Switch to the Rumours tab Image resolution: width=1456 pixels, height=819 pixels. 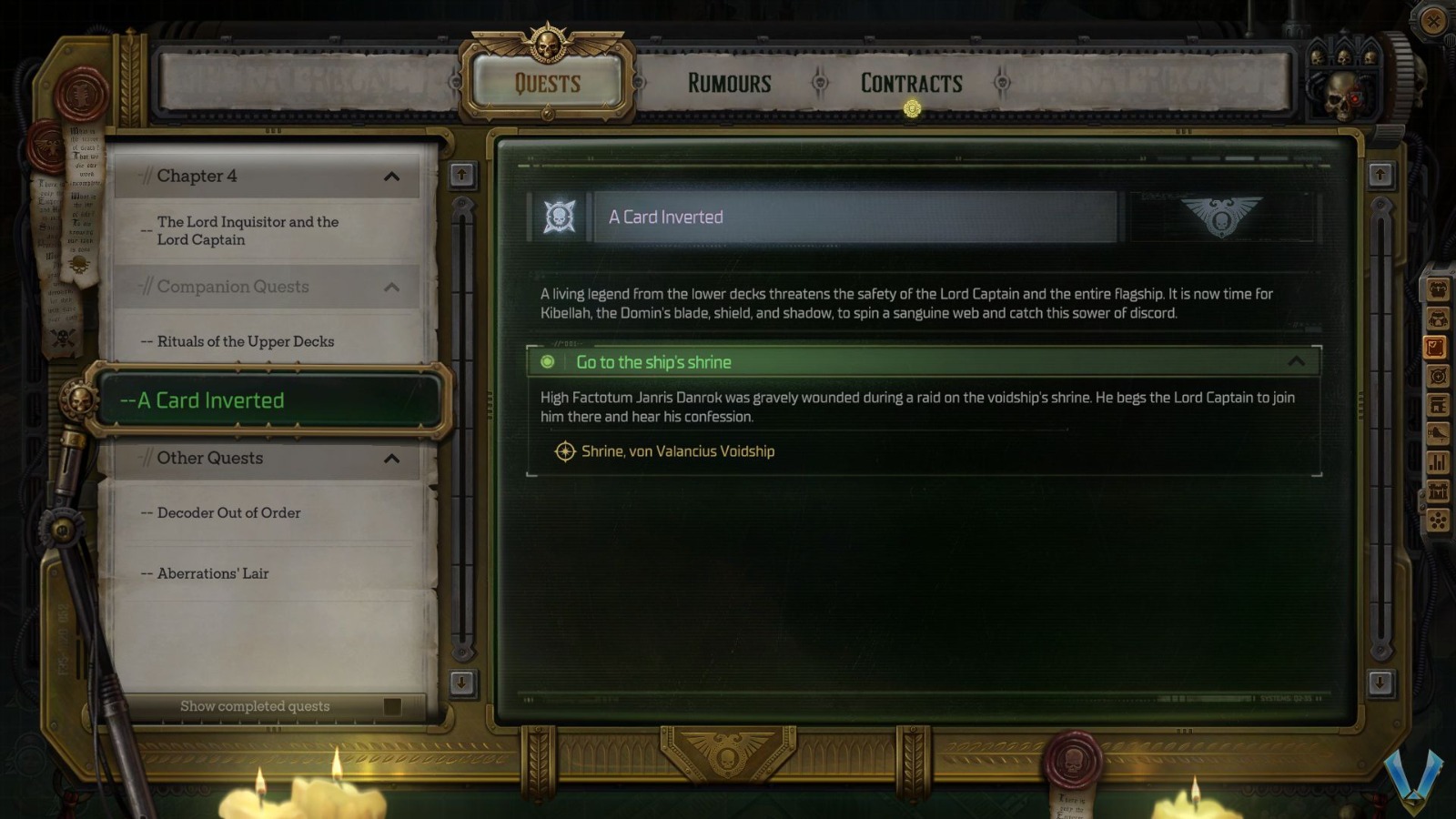coord(728,84)
